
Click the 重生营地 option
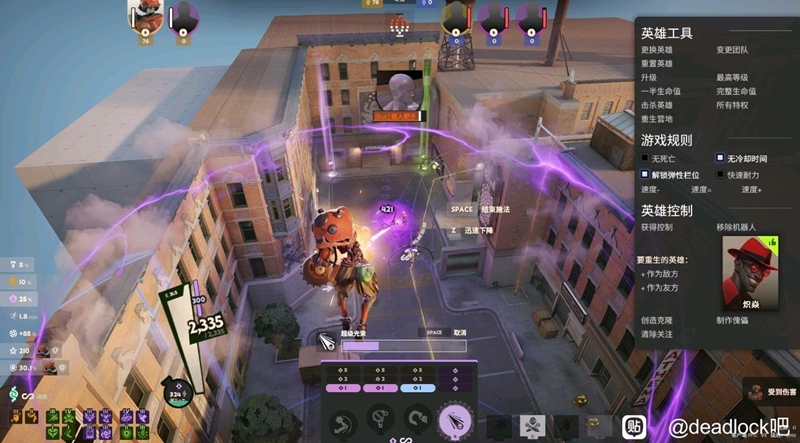(x=656, y=118)
